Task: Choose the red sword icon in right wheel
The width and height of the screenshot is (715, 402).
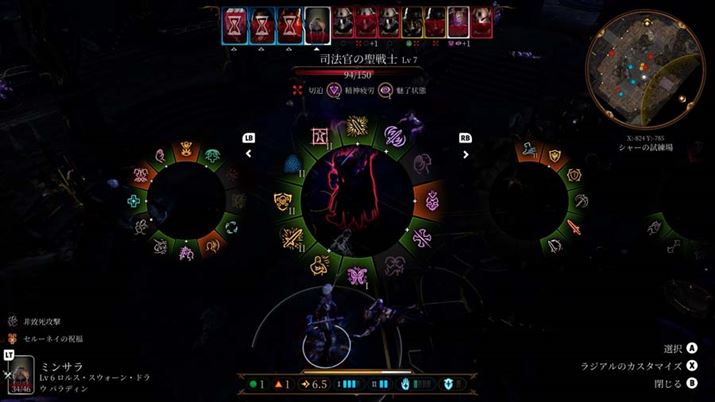Action: pos(573,226)
